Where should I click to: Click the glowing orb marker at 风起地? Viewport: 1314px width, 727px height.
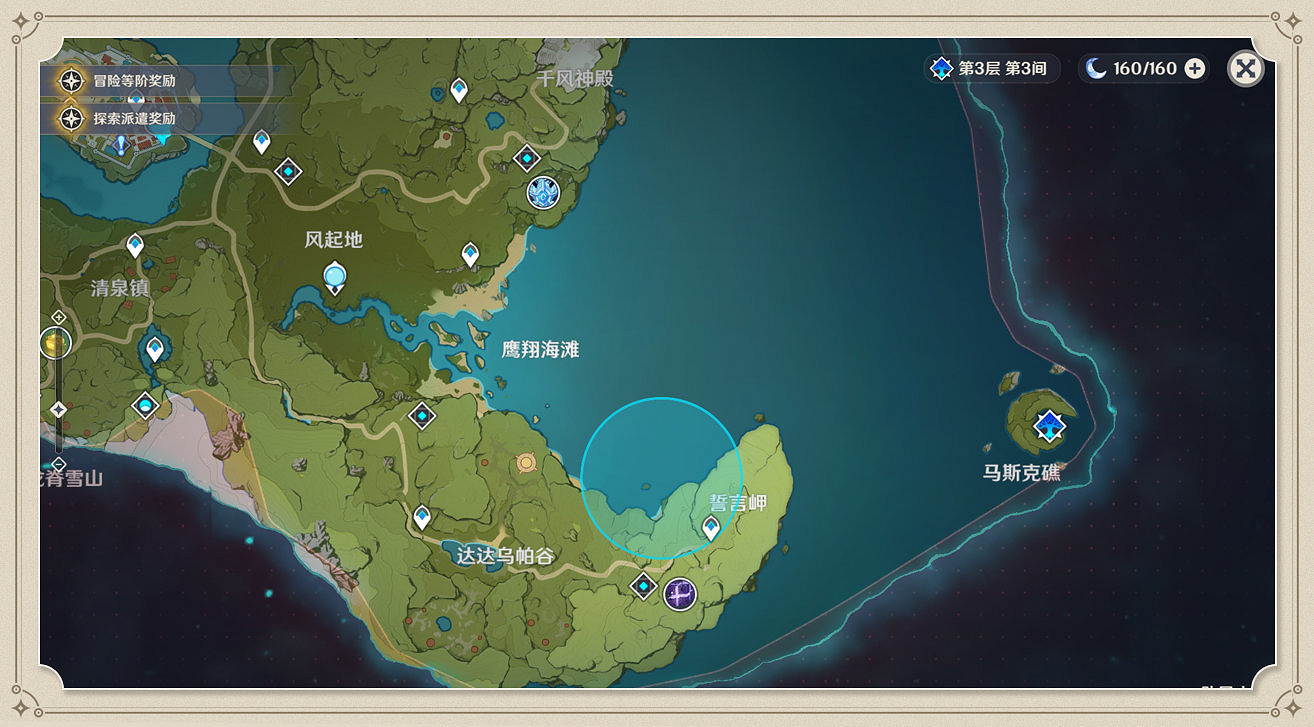333,273
